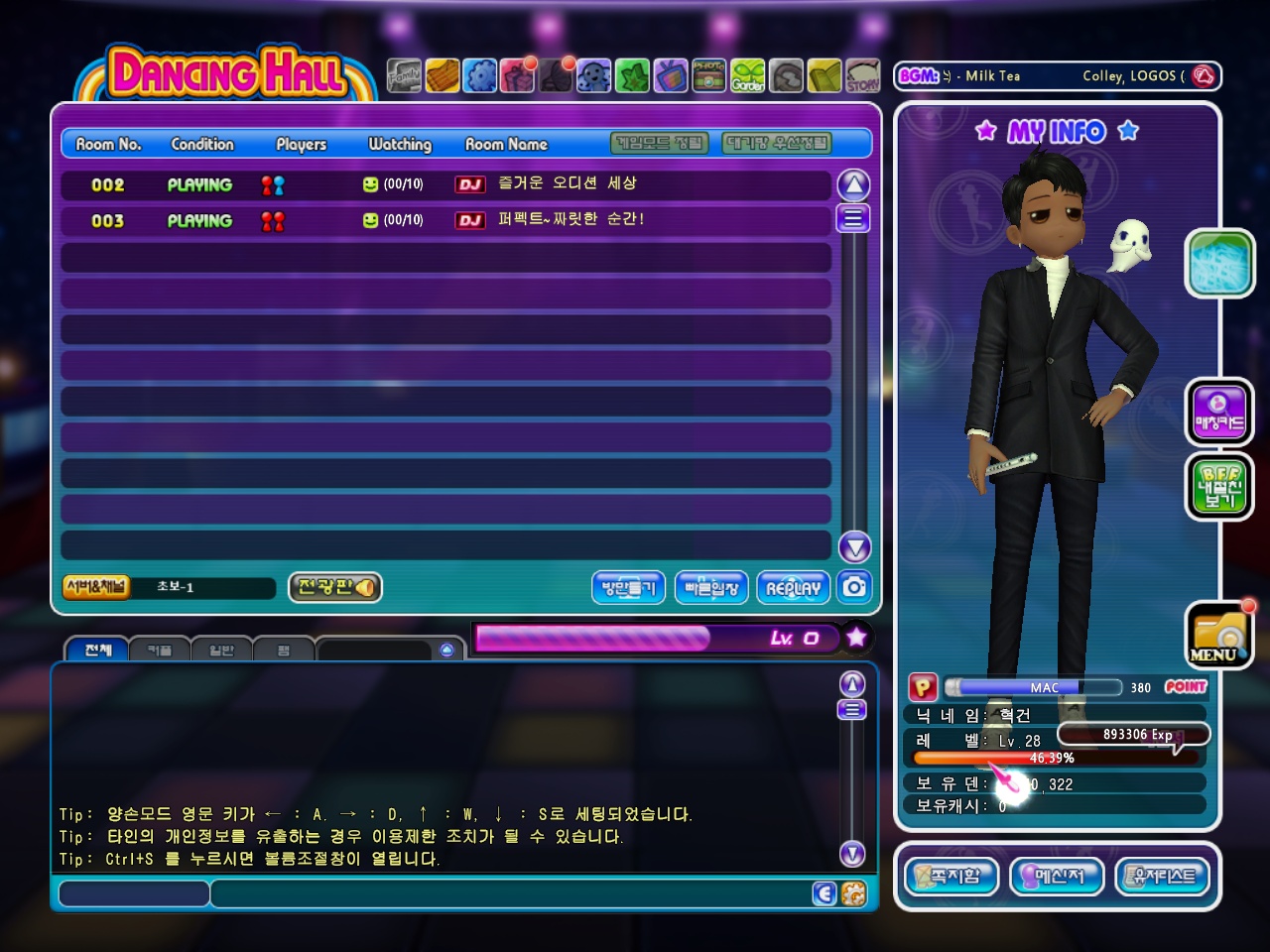Open the Story icon in the top toolbar
Viewport: 1270px width, 952px height.
pos(862,75)
